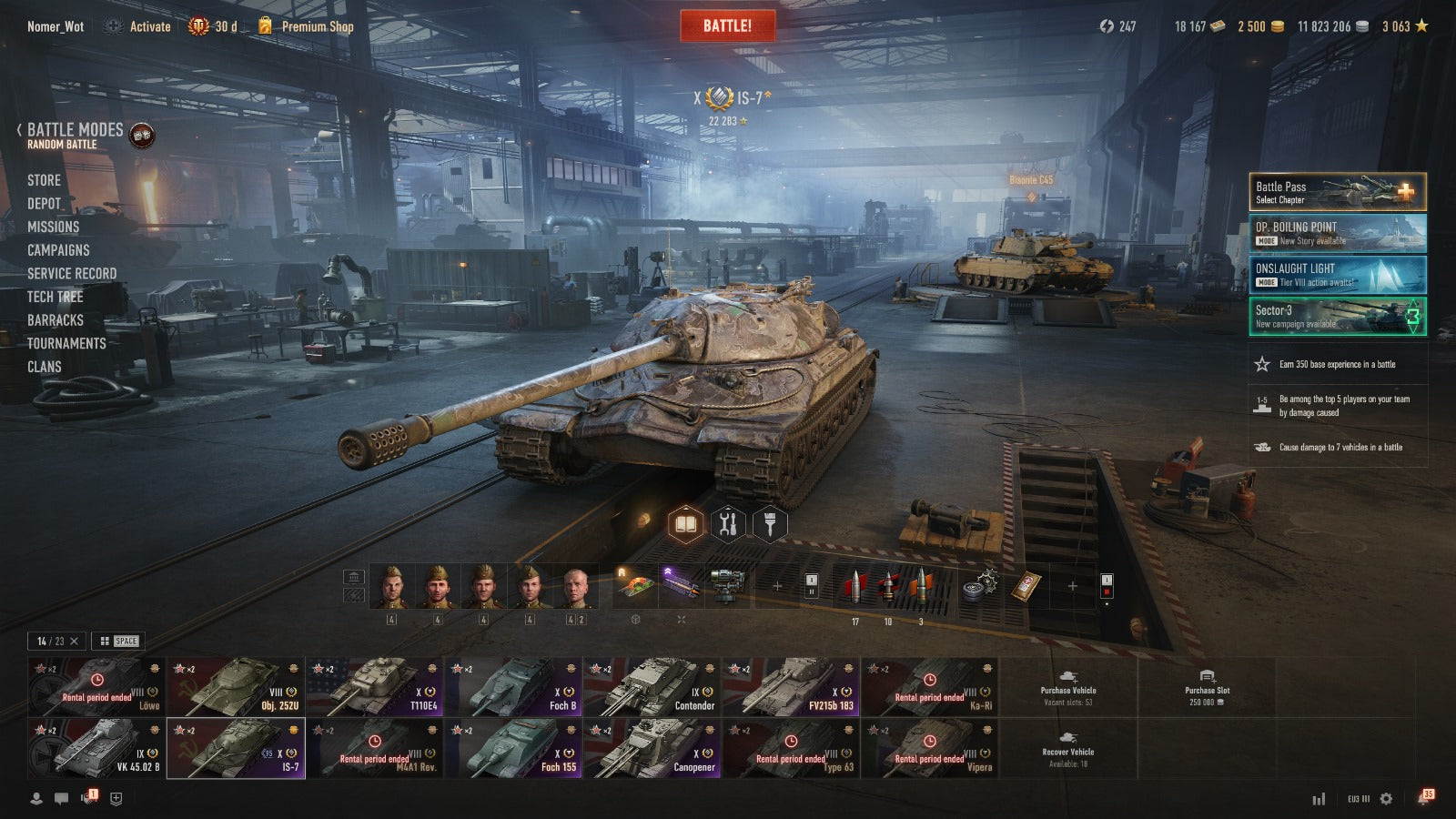Open the Clans page
This screenshot has width=1456, height=819.
[44, 367]
